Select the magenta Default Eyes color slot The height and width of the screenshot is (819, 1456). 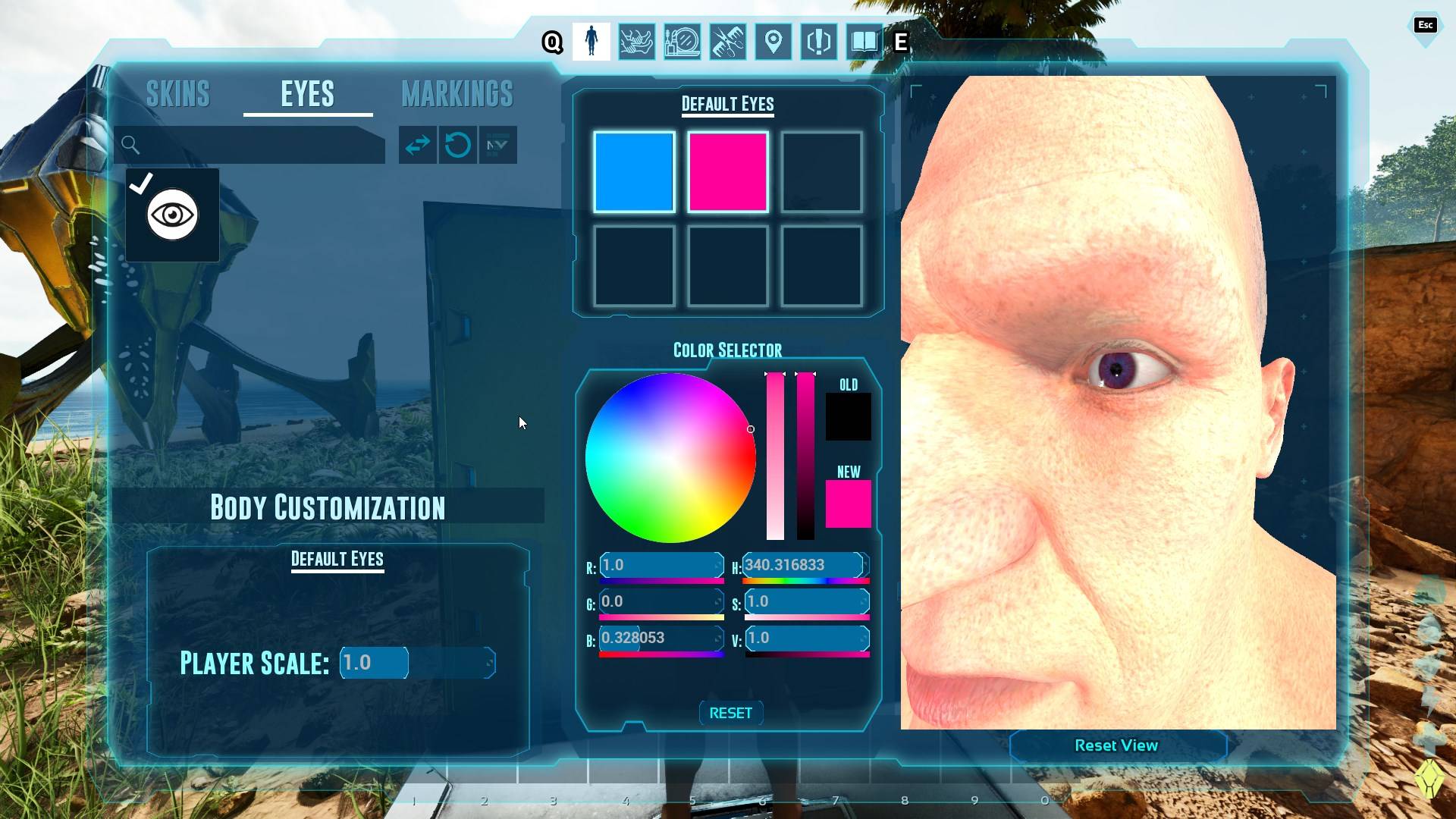tap(728, 171)
